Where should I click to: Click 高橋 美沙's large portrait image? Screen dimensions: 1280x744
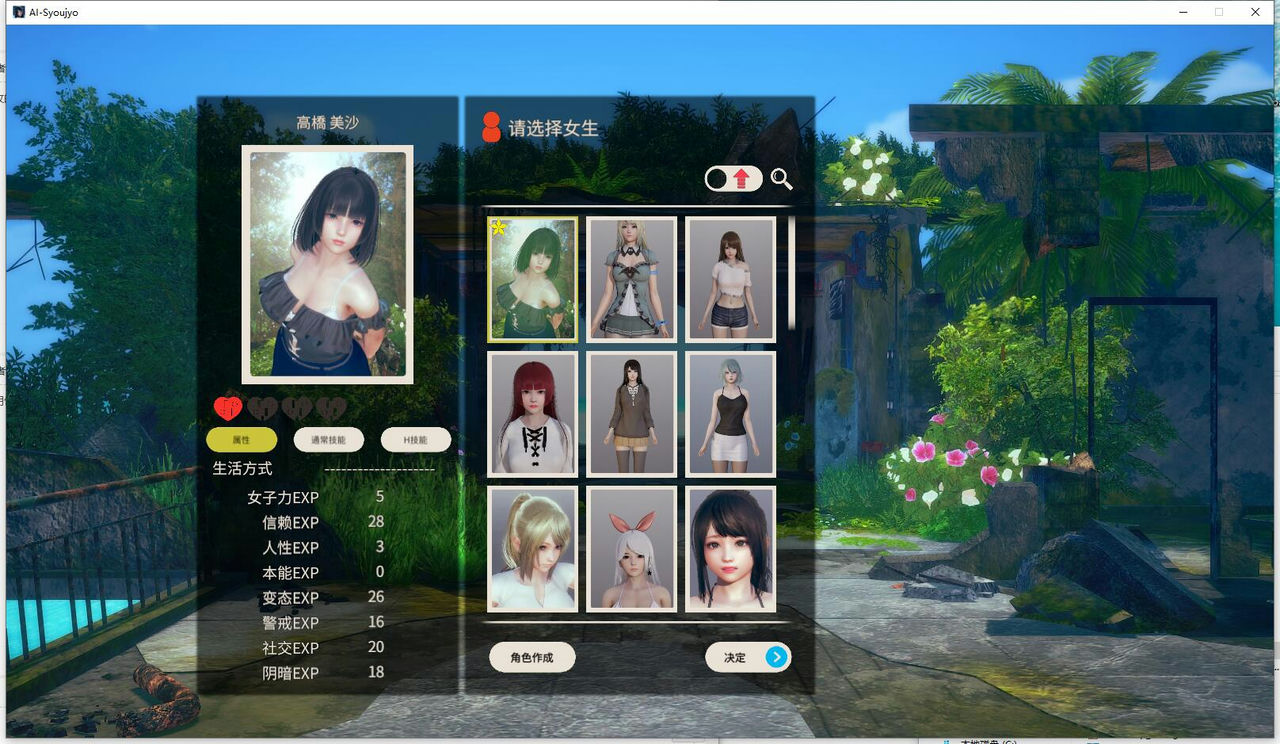pos(325,263)
